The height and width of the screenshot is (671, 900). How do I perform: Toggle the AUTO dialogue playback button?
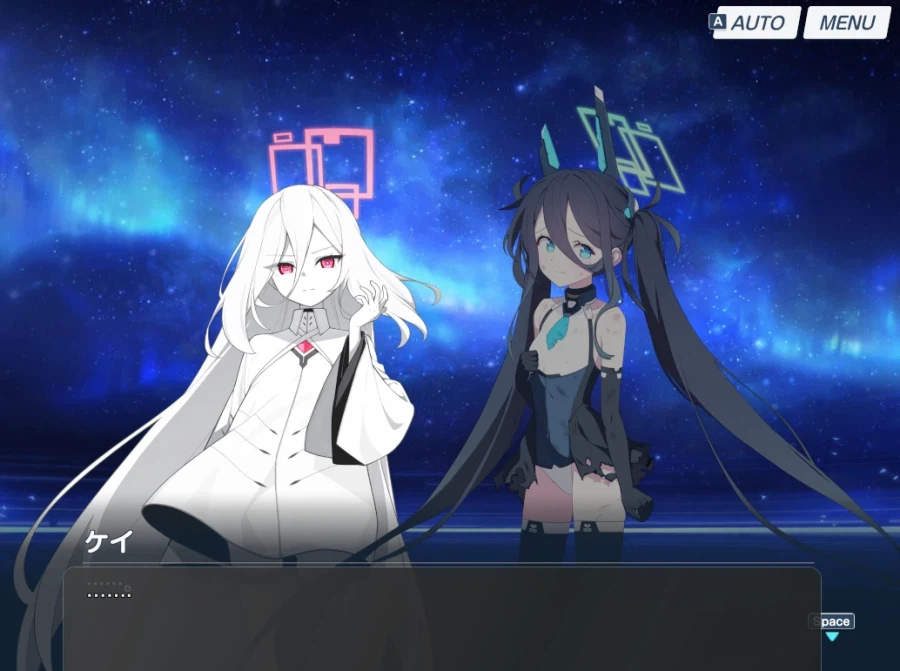757,22
